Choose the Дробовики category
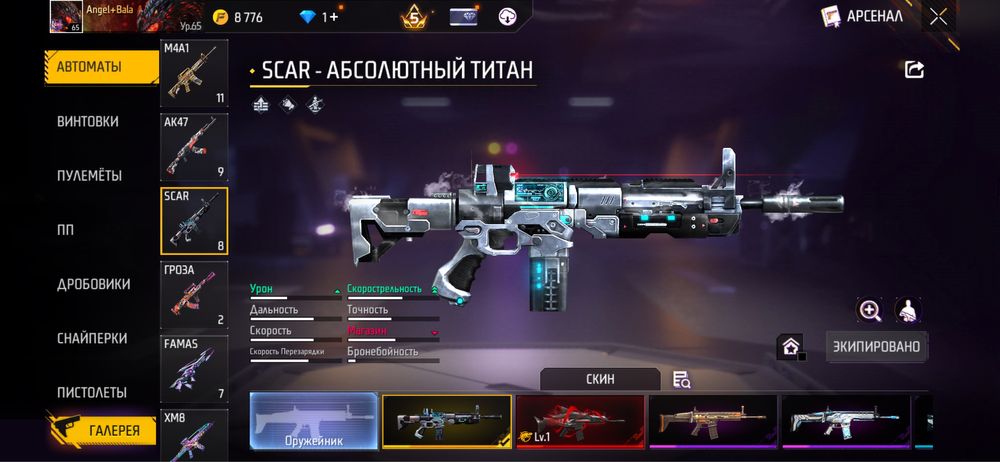1000x462 pixels. point(93,284)
